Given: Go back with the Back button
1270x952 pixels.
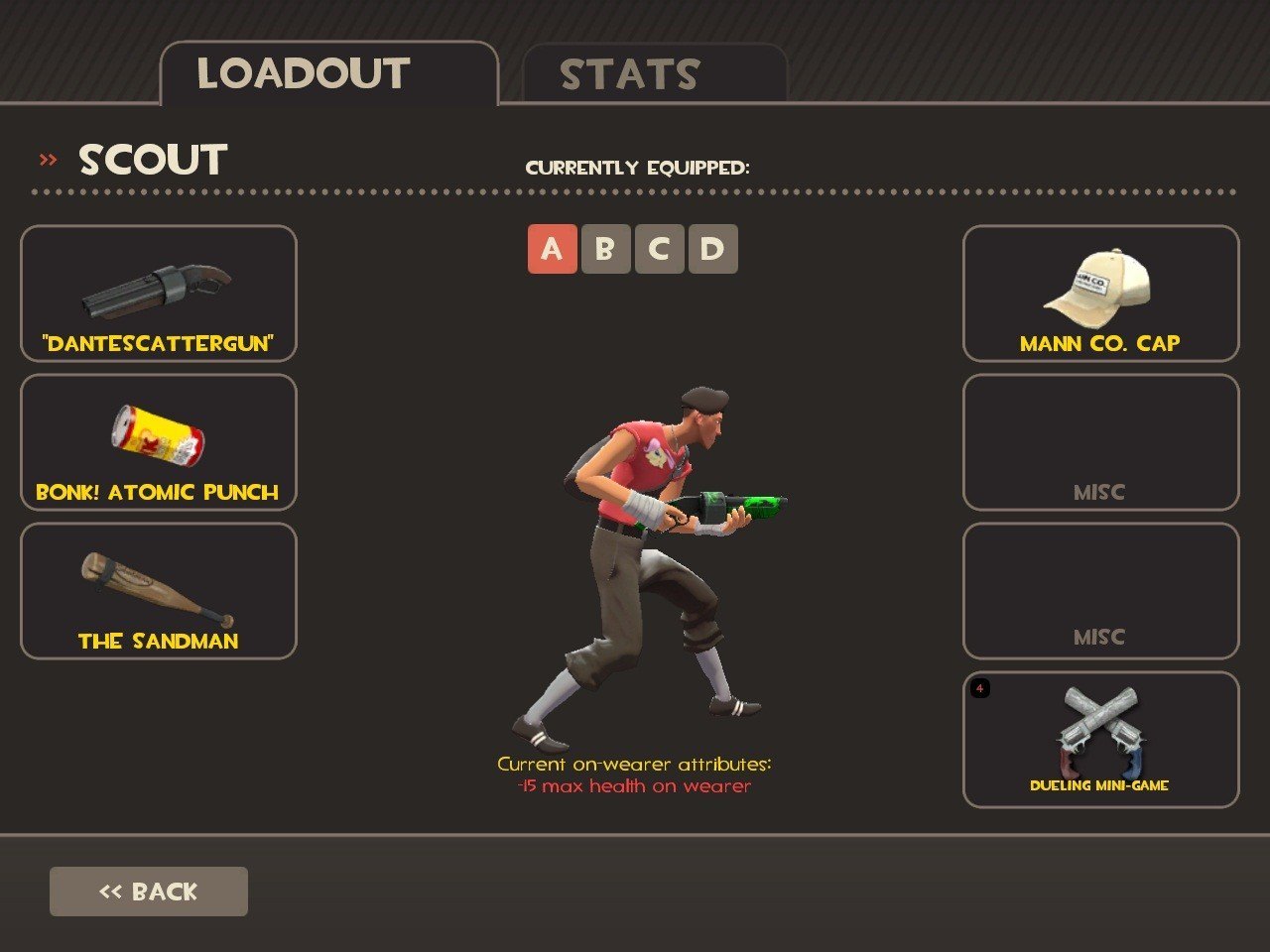Looking at the screenshot, I should [x=149, y=892].
